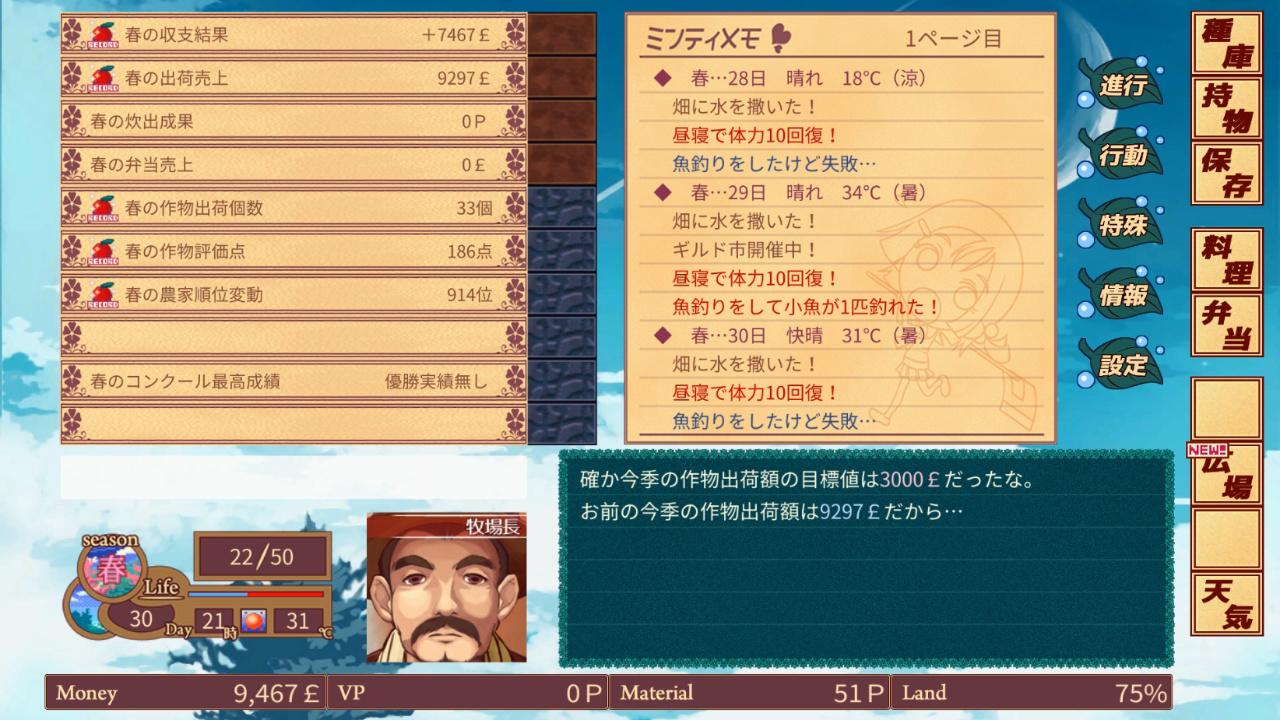Viewport: 1280px width, 720px height.
Task: Select the 春の炊出成果 row
Action: click(293, 121)
